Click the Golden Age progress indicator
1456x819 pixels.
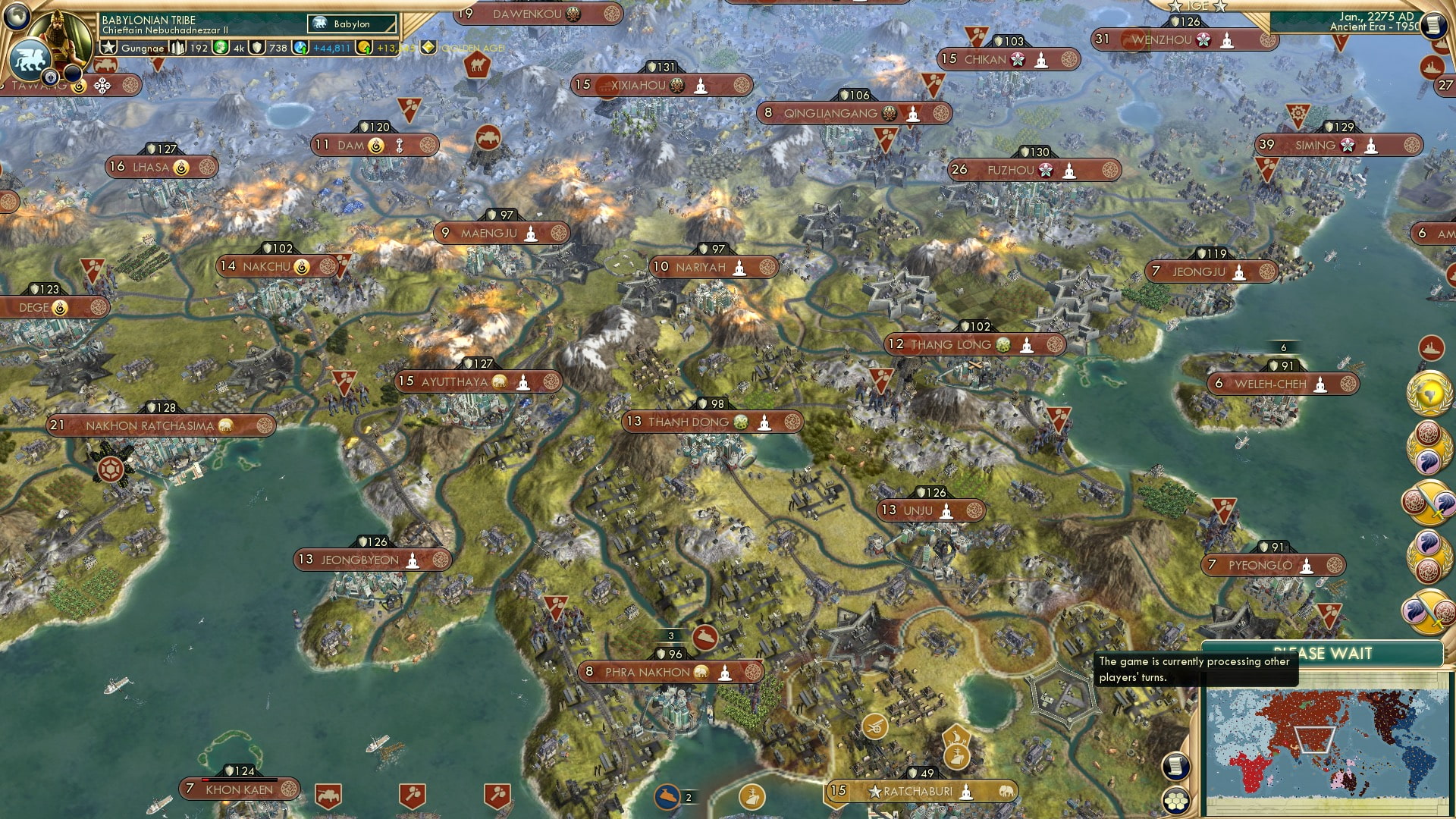(428, 48)
